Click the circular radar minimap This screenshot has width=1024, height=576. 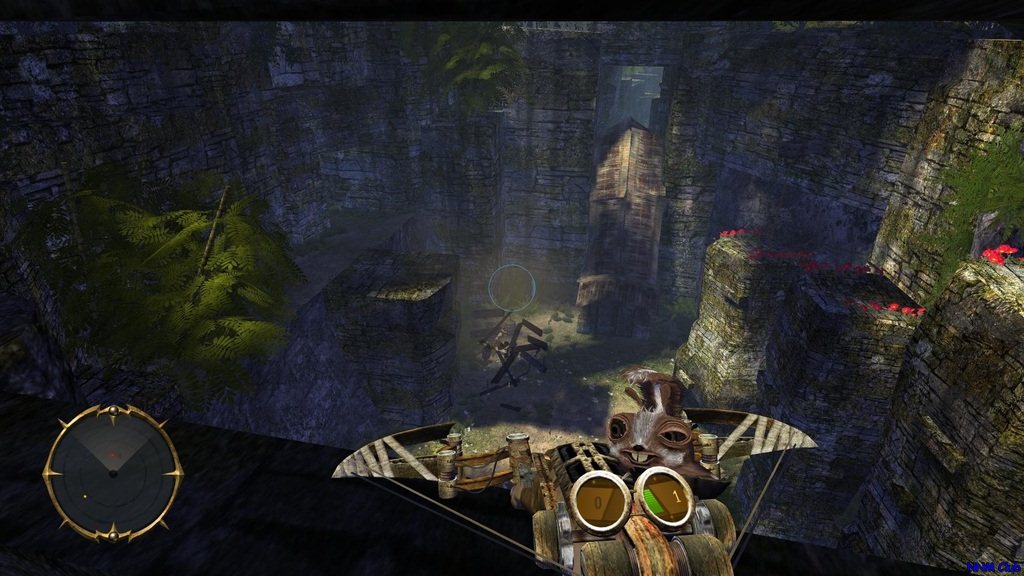click(113, 472)
